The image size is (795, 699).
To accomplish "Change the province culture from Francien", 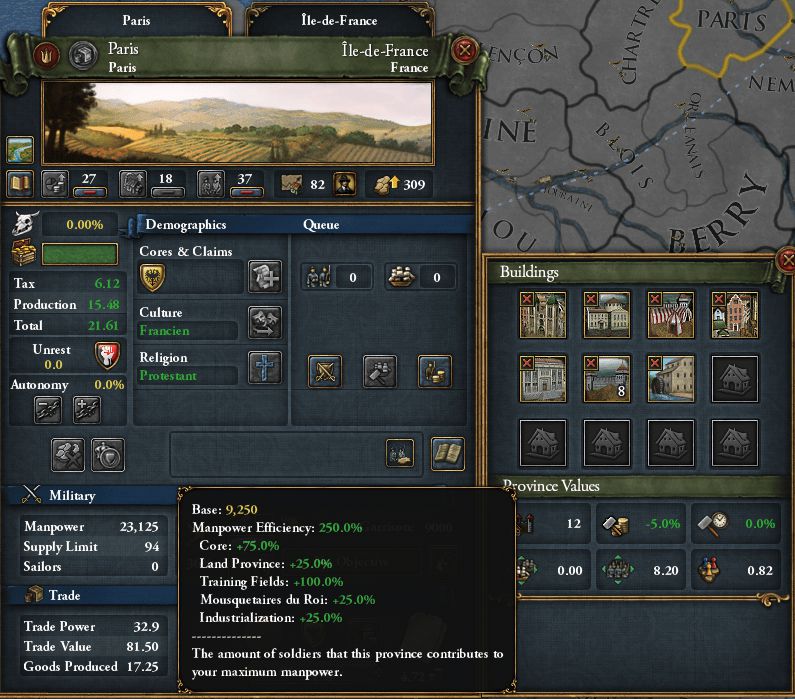I will (264, 322).
